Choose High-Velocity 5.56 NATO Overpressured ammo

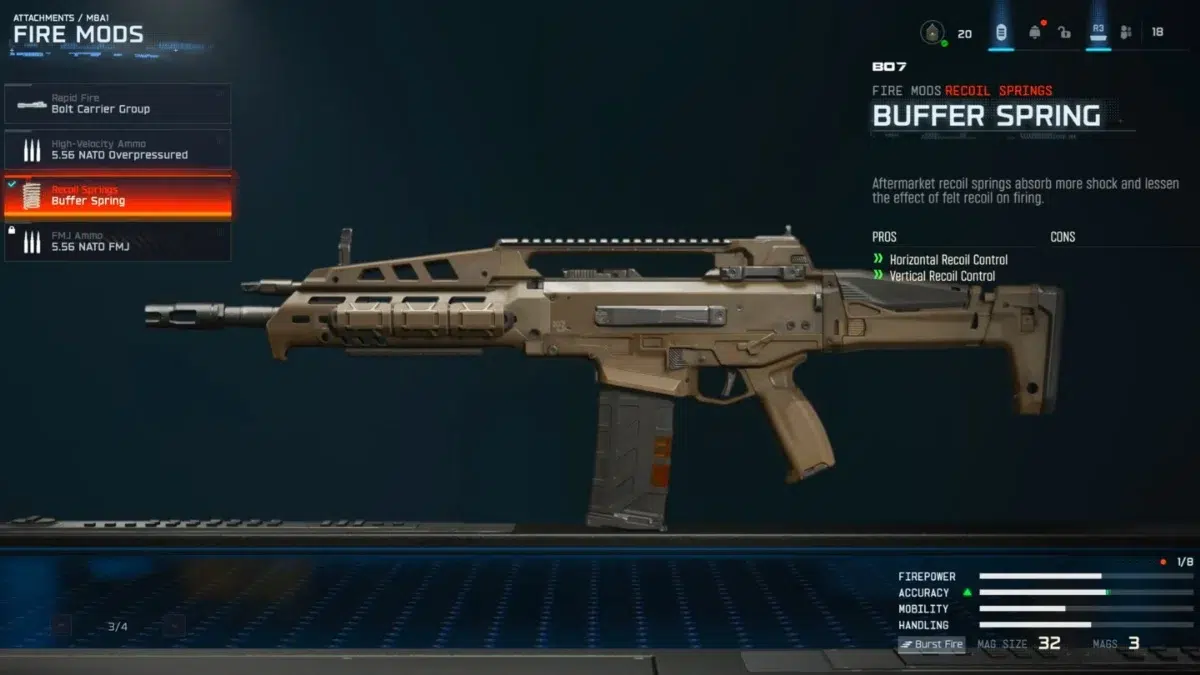point(117,150)
